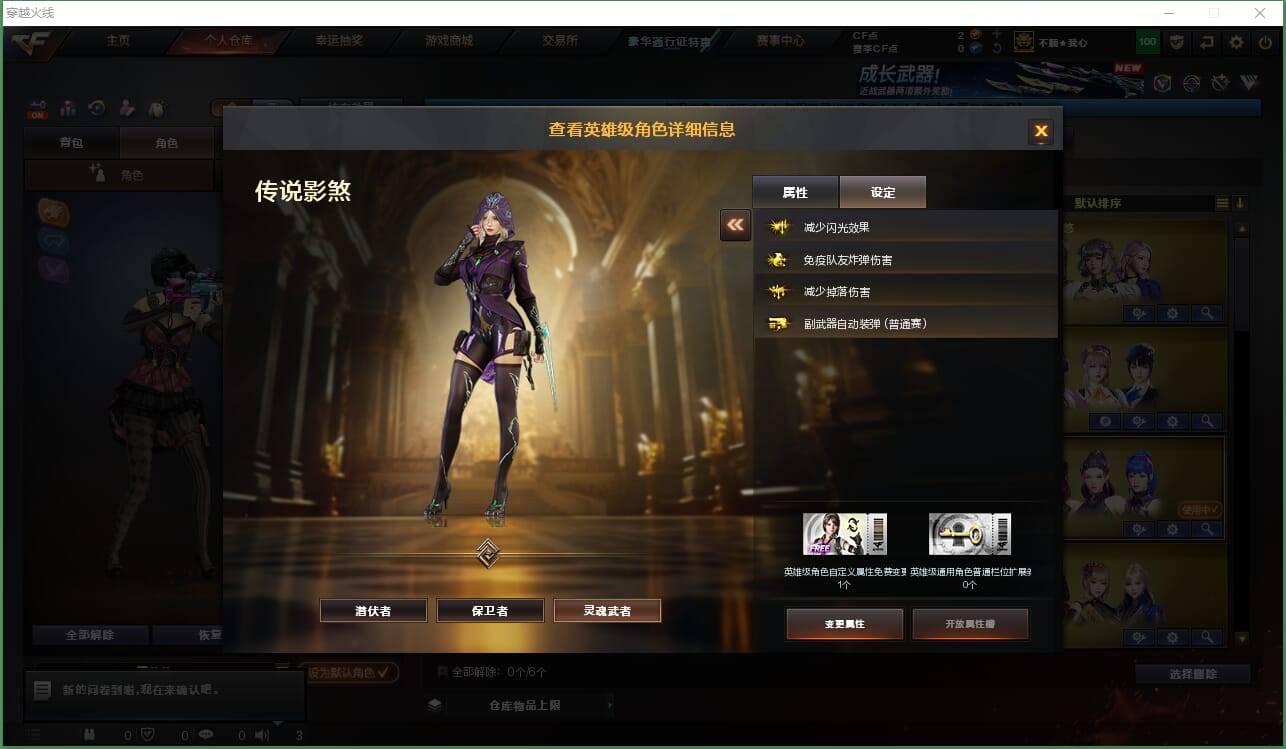Click the repeat/switch account icon top right

point(1204,42)
